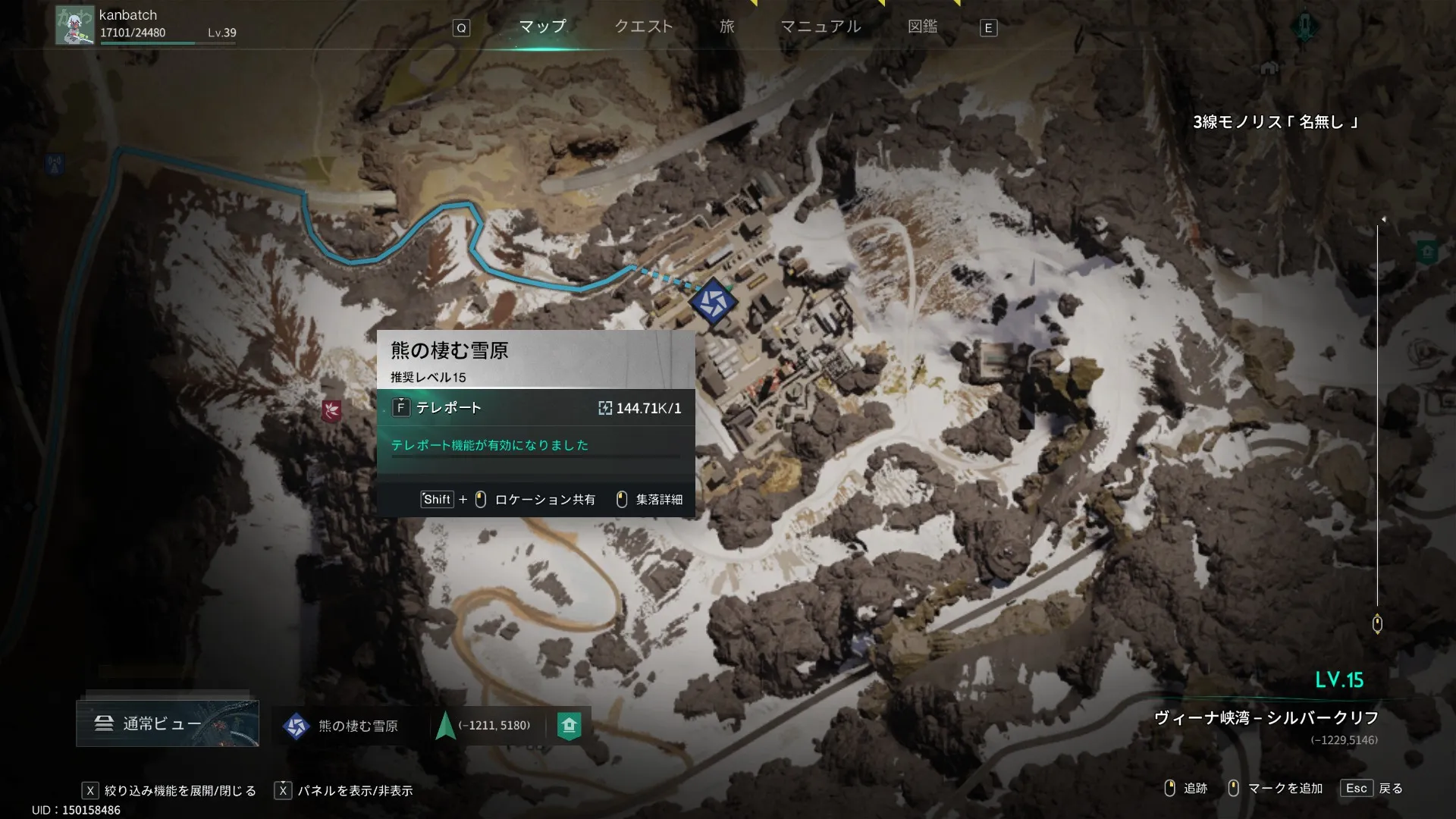The height and width of the screenshot is (819, 1456).
Task: Center on player coordinates arrow marker
Action: click(x=446, y=726)
